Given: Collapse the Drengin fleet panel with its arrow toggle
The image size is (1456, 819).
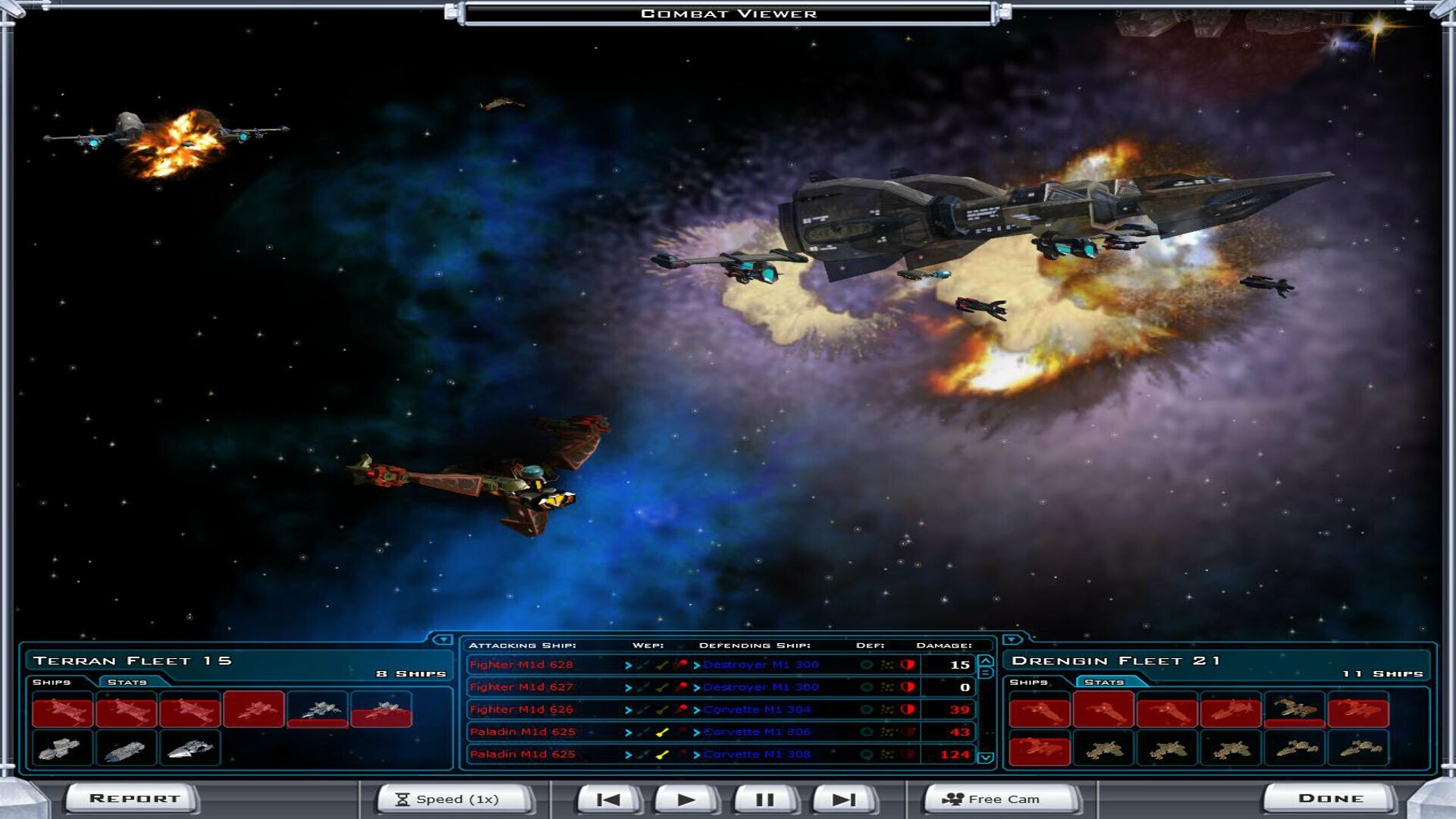Looking at the screenshot, I should tap(1012, 641).
